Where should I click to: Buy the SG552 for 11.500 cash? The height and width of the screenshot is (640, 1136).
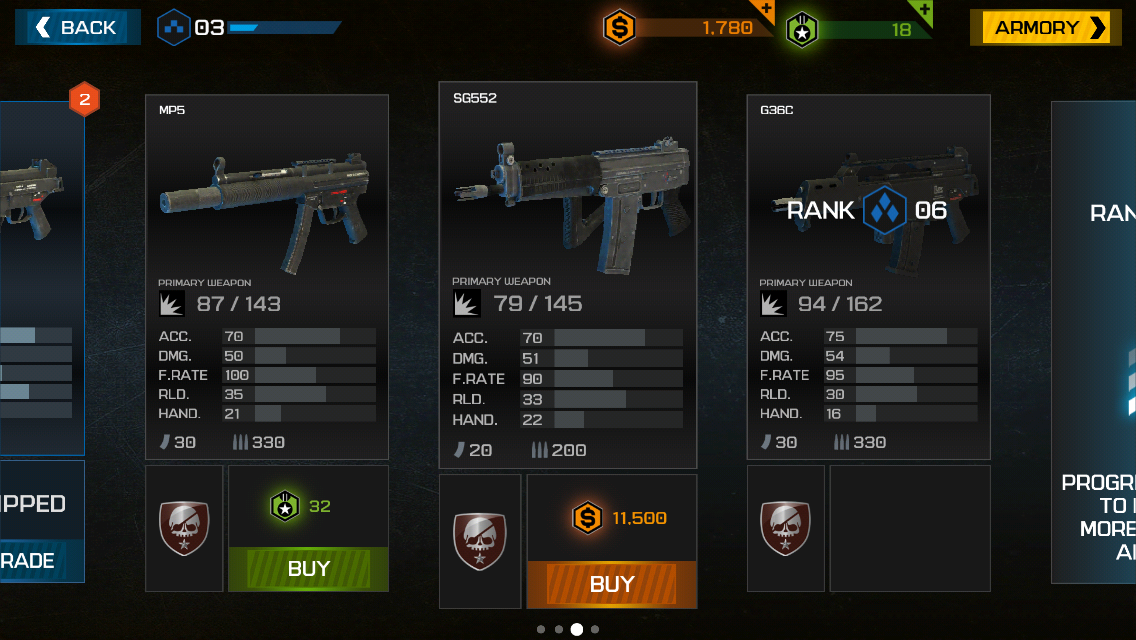[611, 584]
